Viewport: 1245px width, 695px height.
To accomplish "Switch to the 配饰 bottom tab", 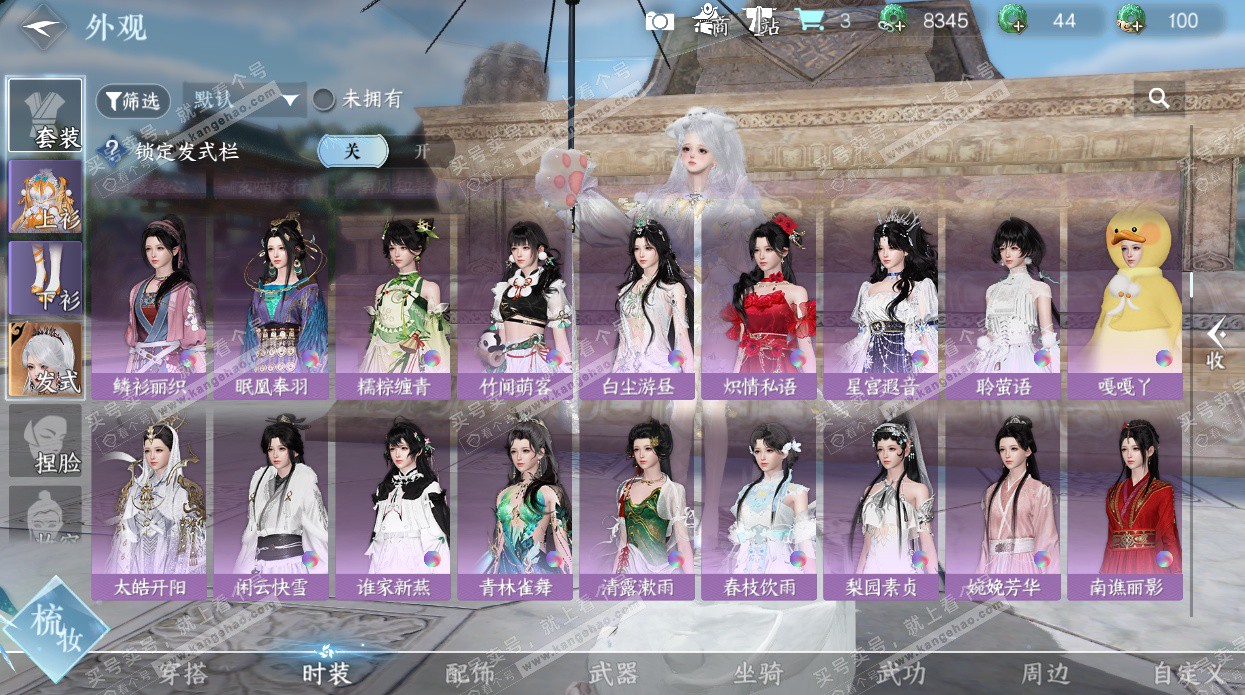I will click(470, 673).
